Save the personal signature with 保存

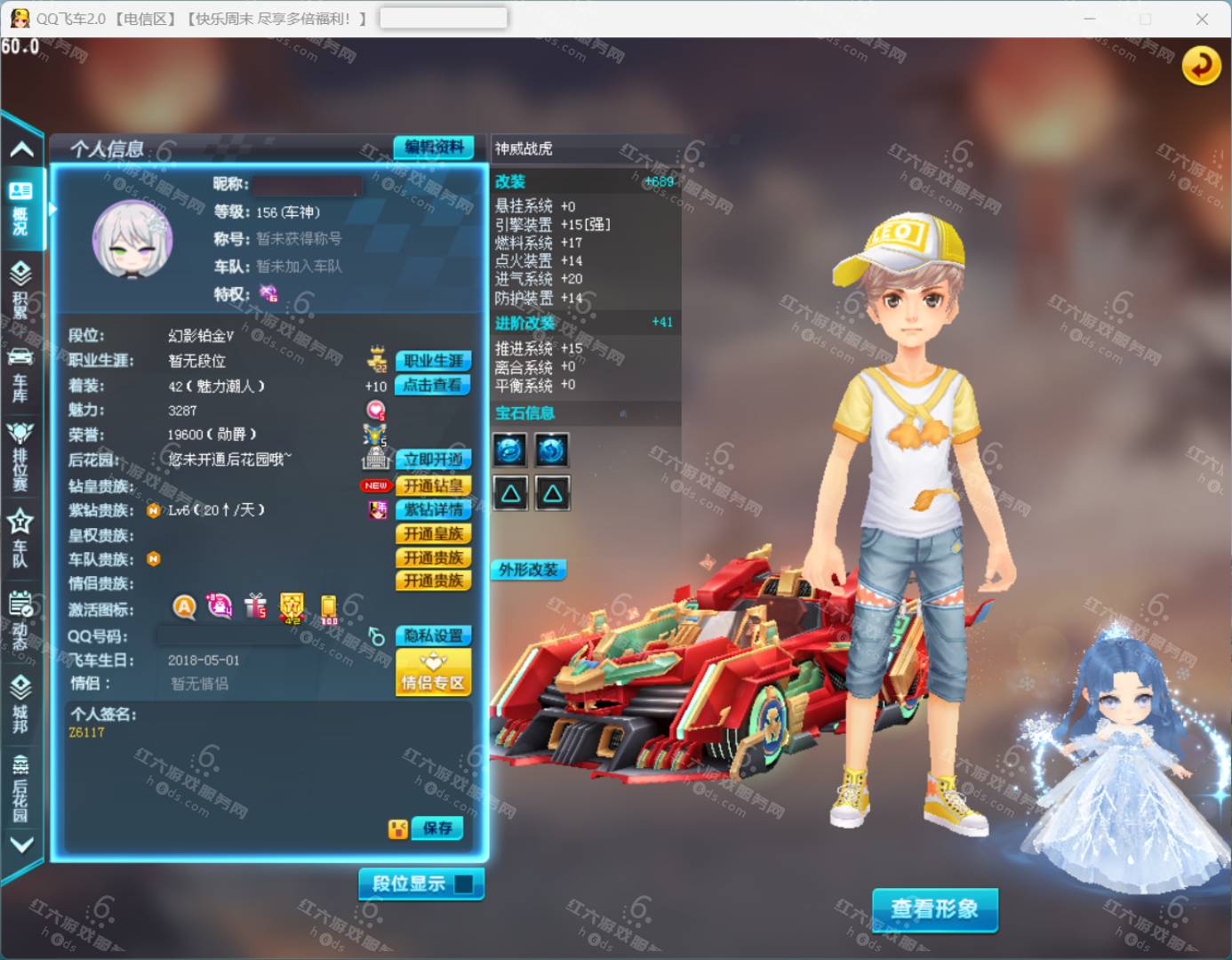pyautogui.click(x=436, y=828)
